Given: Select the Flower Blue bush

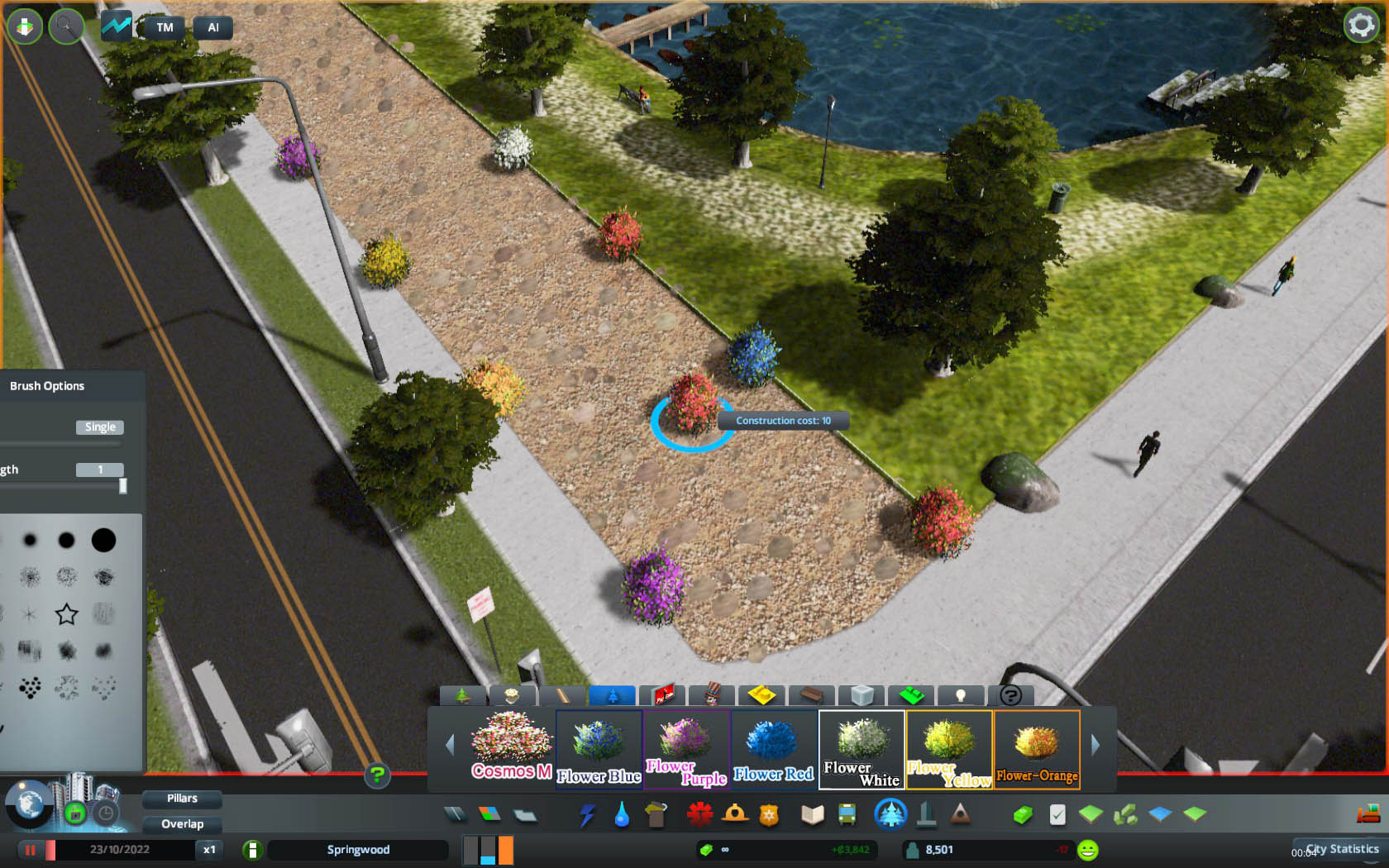Looking at the screenshot, I should [x=599, y=750].
